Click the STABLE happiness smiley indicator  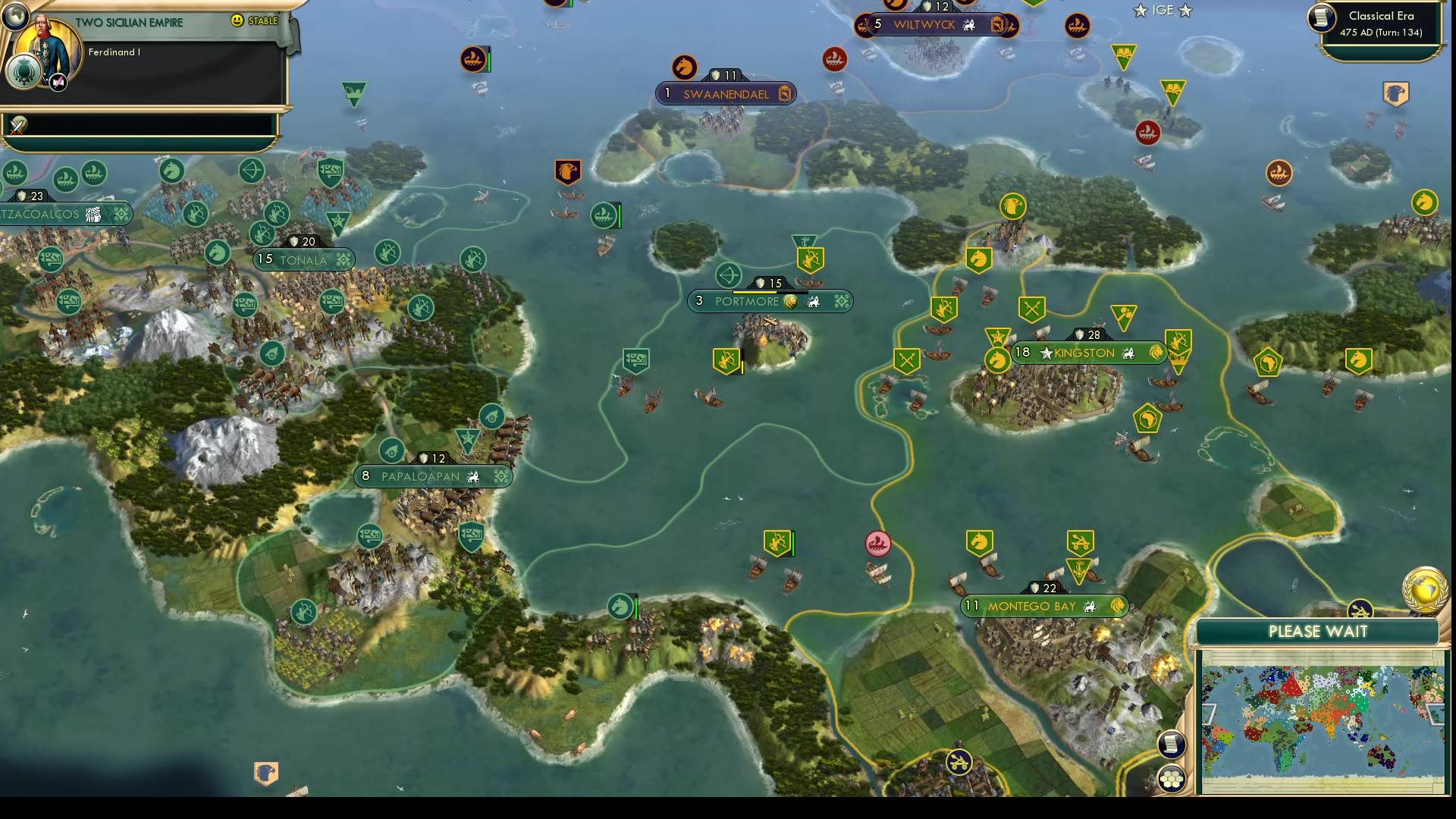pyautogui.click(x=237, y=20)
